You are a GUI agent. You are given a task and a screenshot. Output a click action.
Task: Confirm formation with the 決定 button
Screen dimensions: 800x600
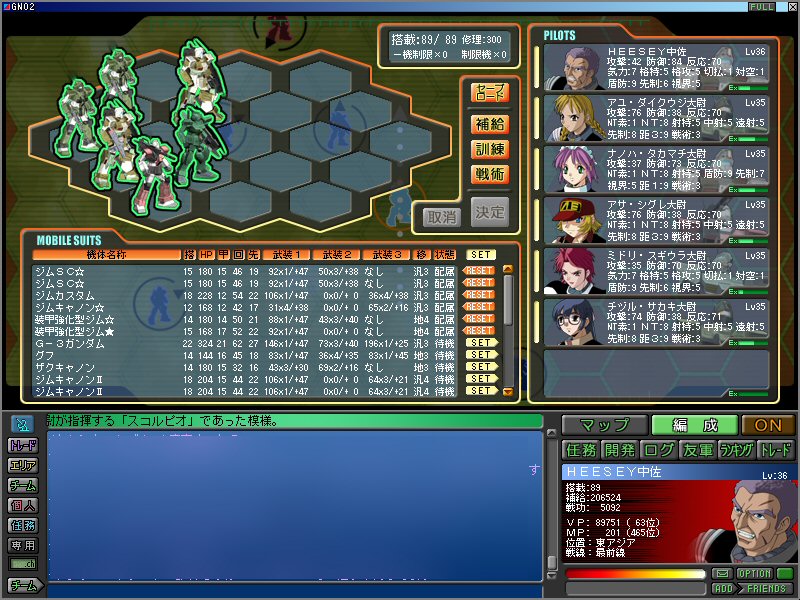490,212
